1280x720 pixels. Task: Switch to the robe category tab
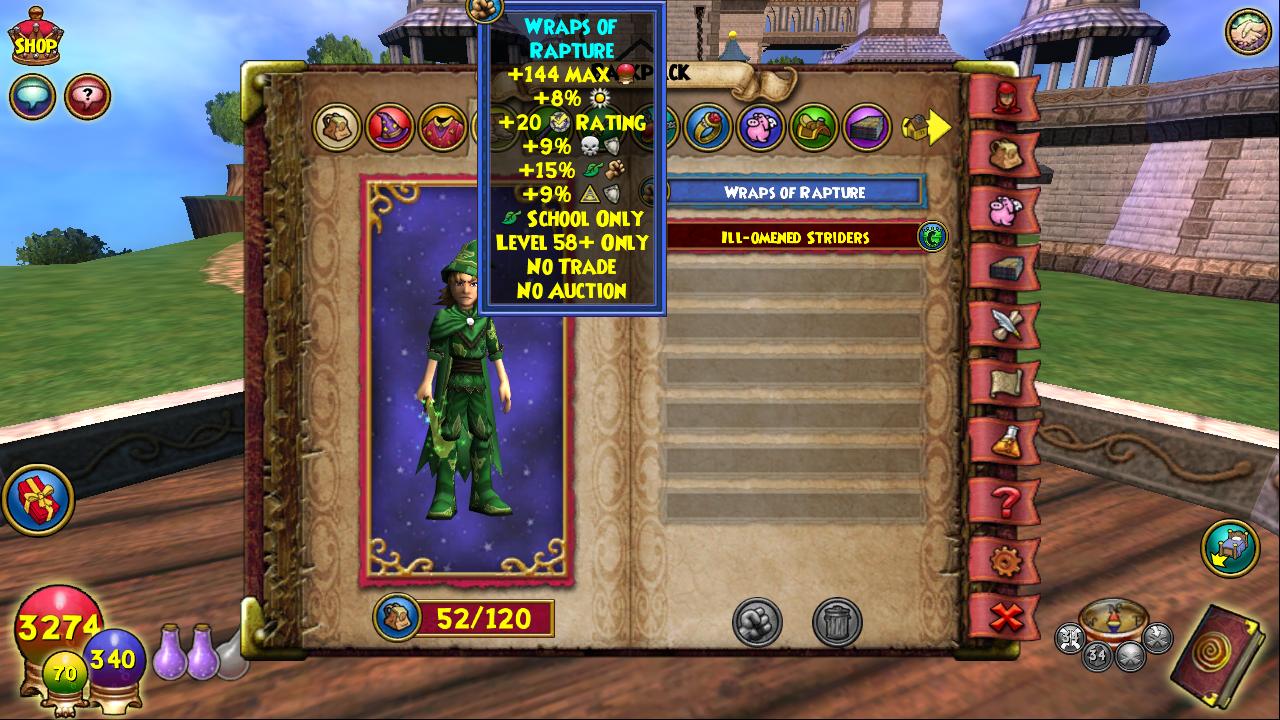(x=441, y=128)
